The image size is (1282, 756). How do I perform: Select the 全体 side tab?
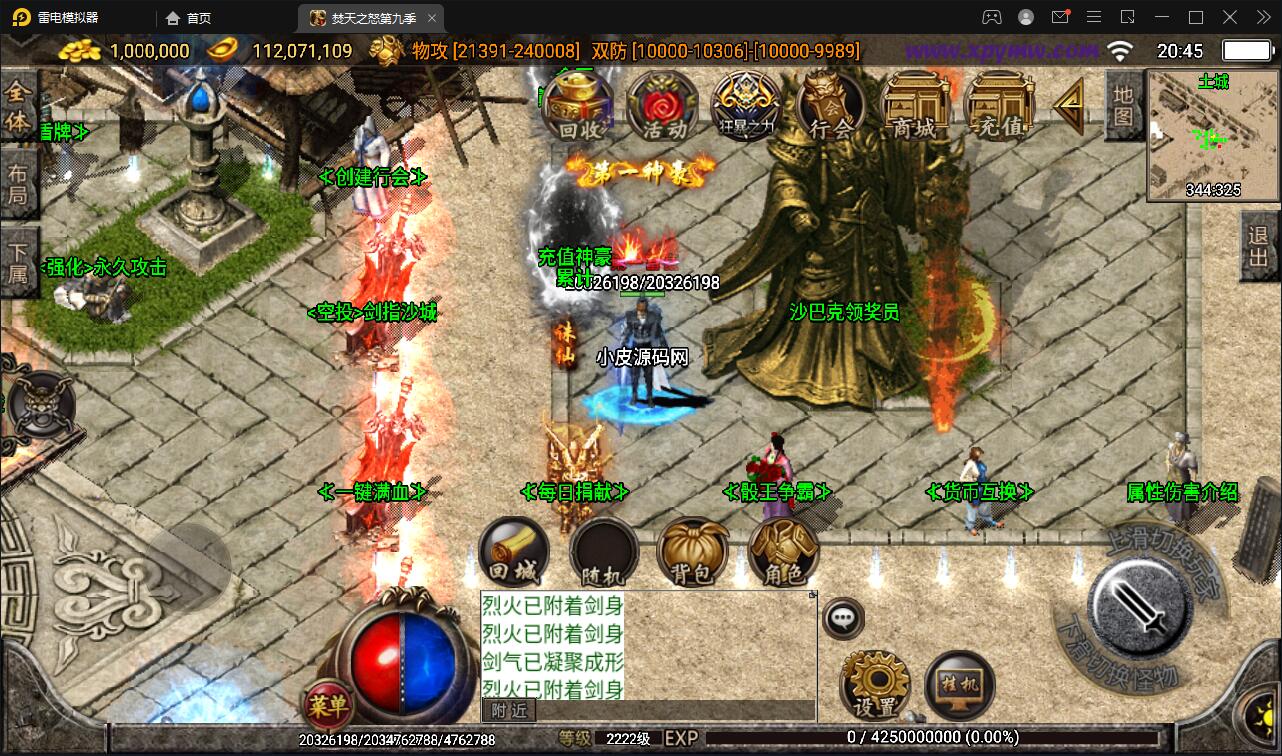[18, 106]
